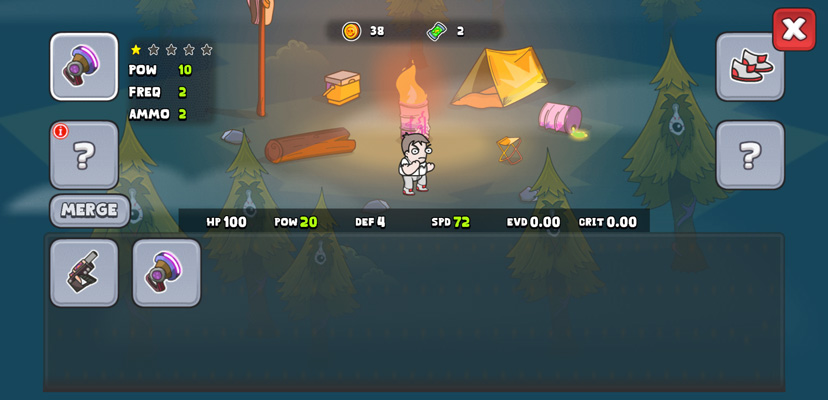This screenshot has width=828, height=400.
Task: Merge weapons using the Merge button
Action: pyautogui.click(x=89, y=210)
